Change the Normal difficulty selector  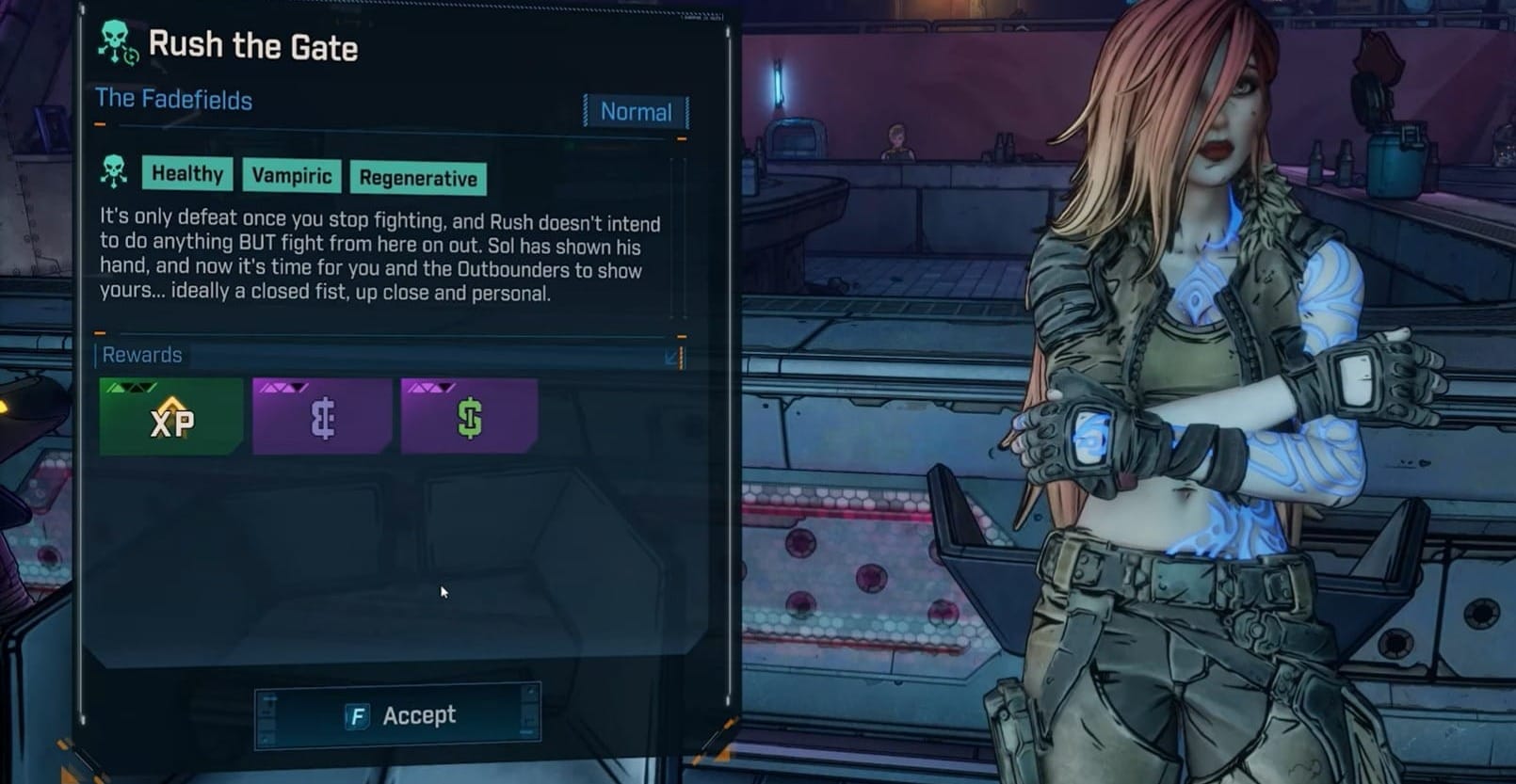pos(636,112)
